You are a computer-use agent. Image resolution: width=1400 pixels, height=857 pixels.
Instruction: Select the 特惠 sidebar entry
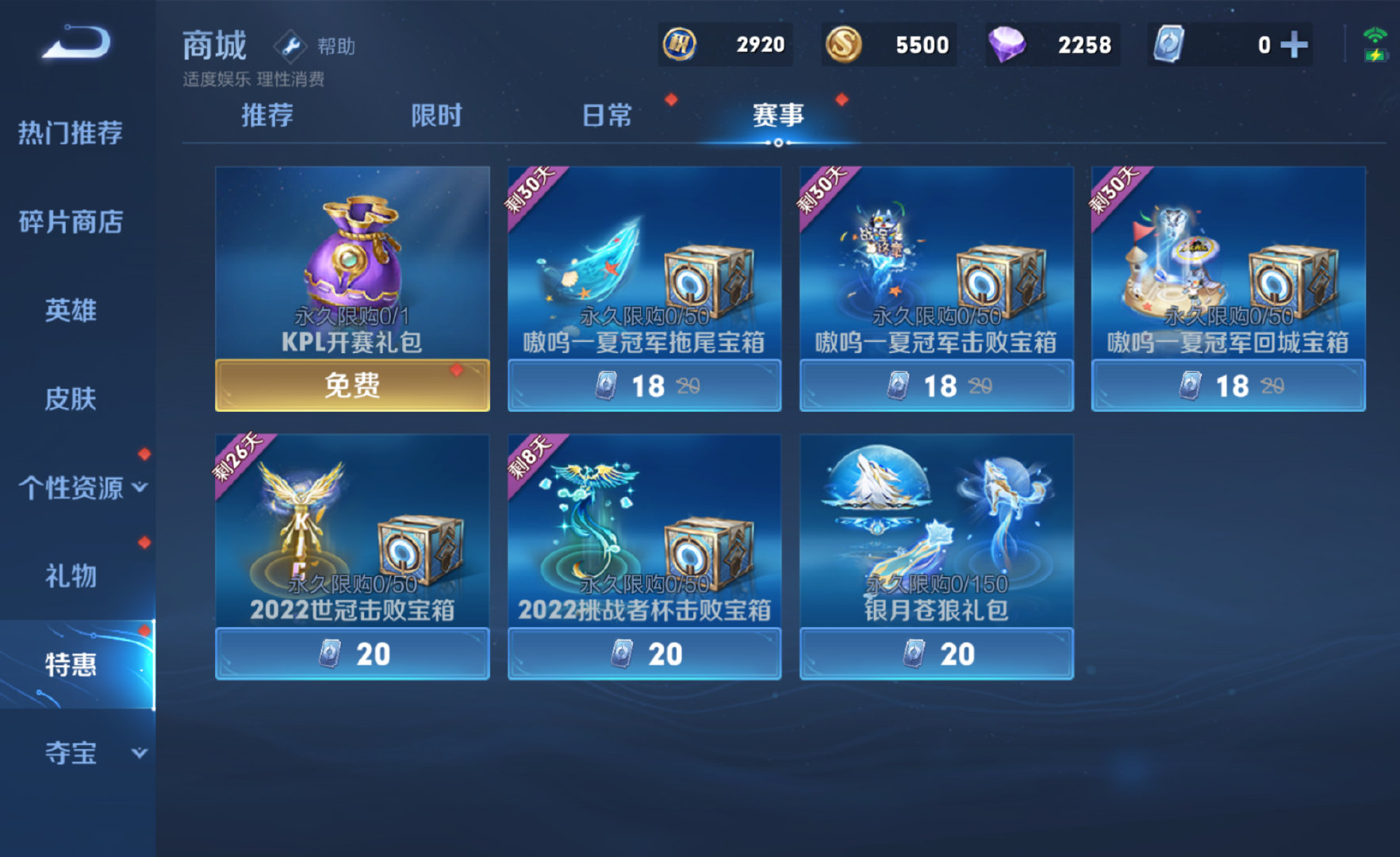pyautogui.click(x=71, y=664)
